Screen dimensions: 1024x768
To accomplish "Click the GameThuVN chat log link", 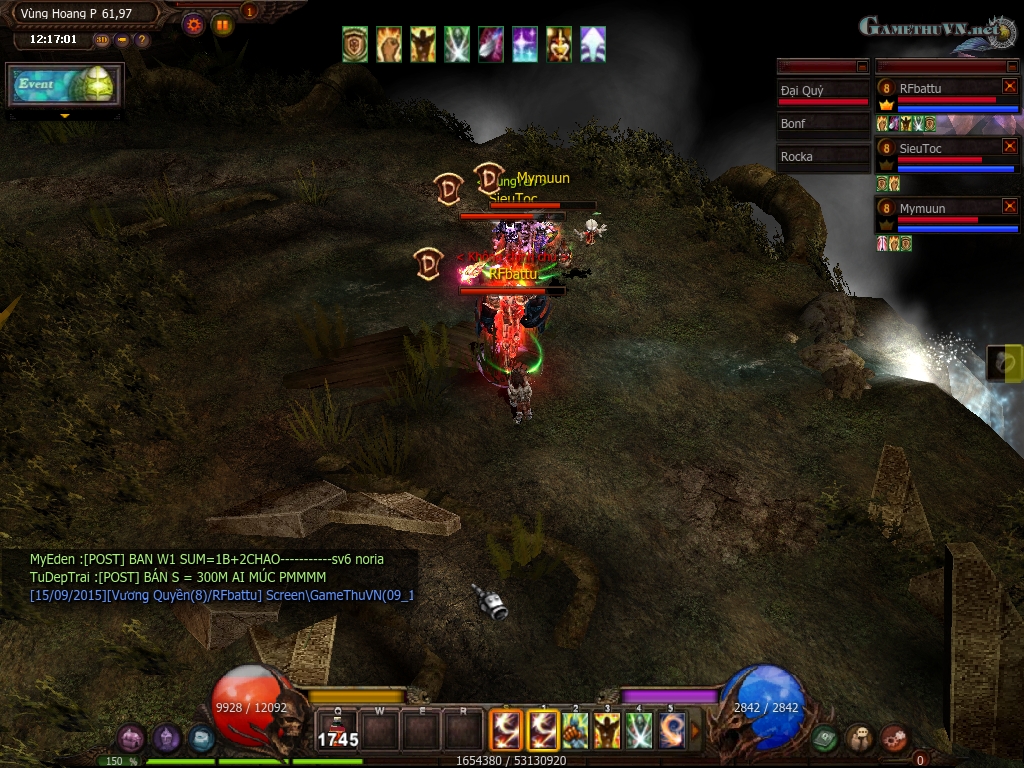I will (x=338, y=595).
